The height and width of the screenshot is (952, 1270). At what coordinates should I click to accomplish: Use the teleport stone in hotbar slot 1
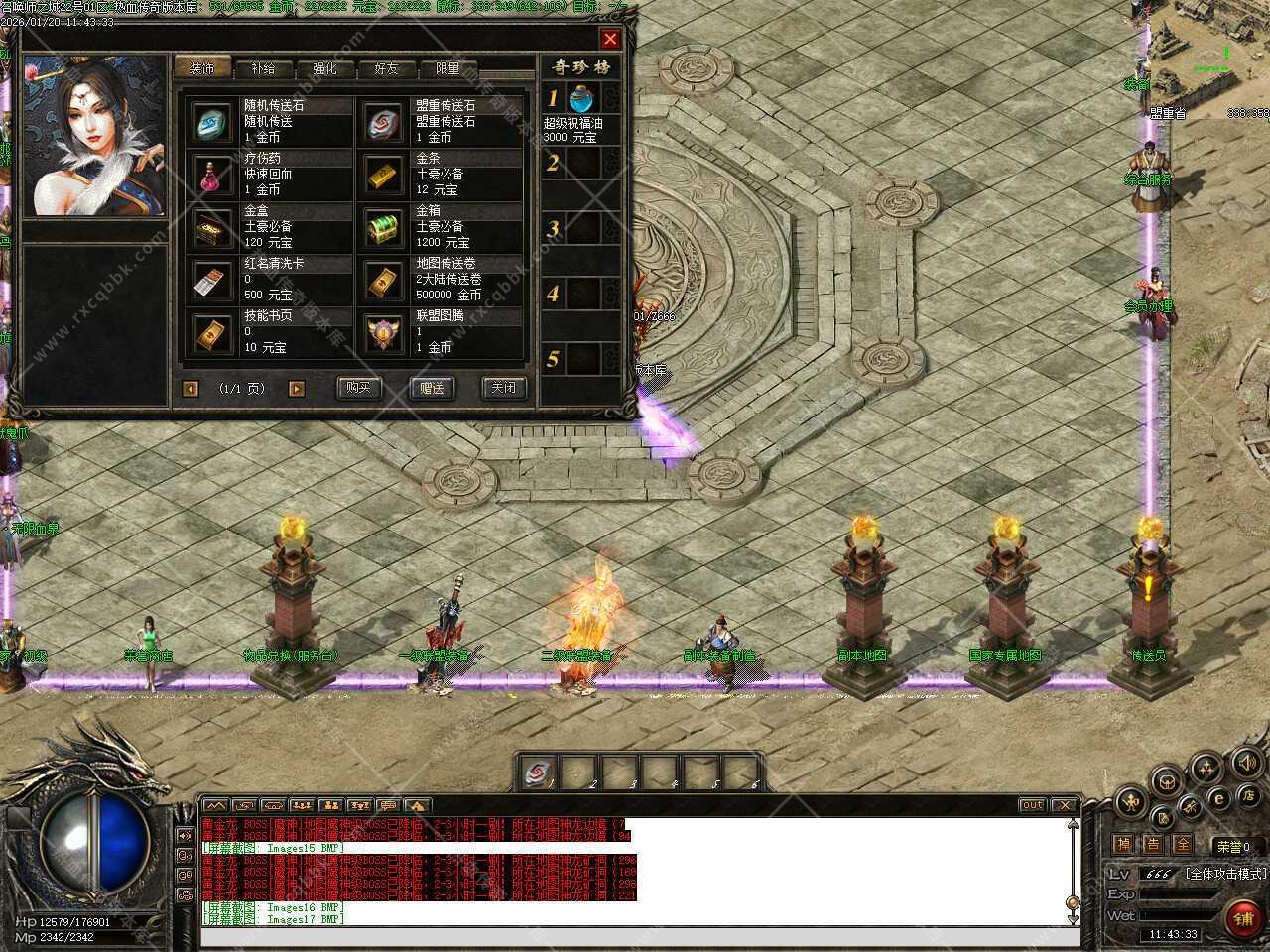click(540, 771)
